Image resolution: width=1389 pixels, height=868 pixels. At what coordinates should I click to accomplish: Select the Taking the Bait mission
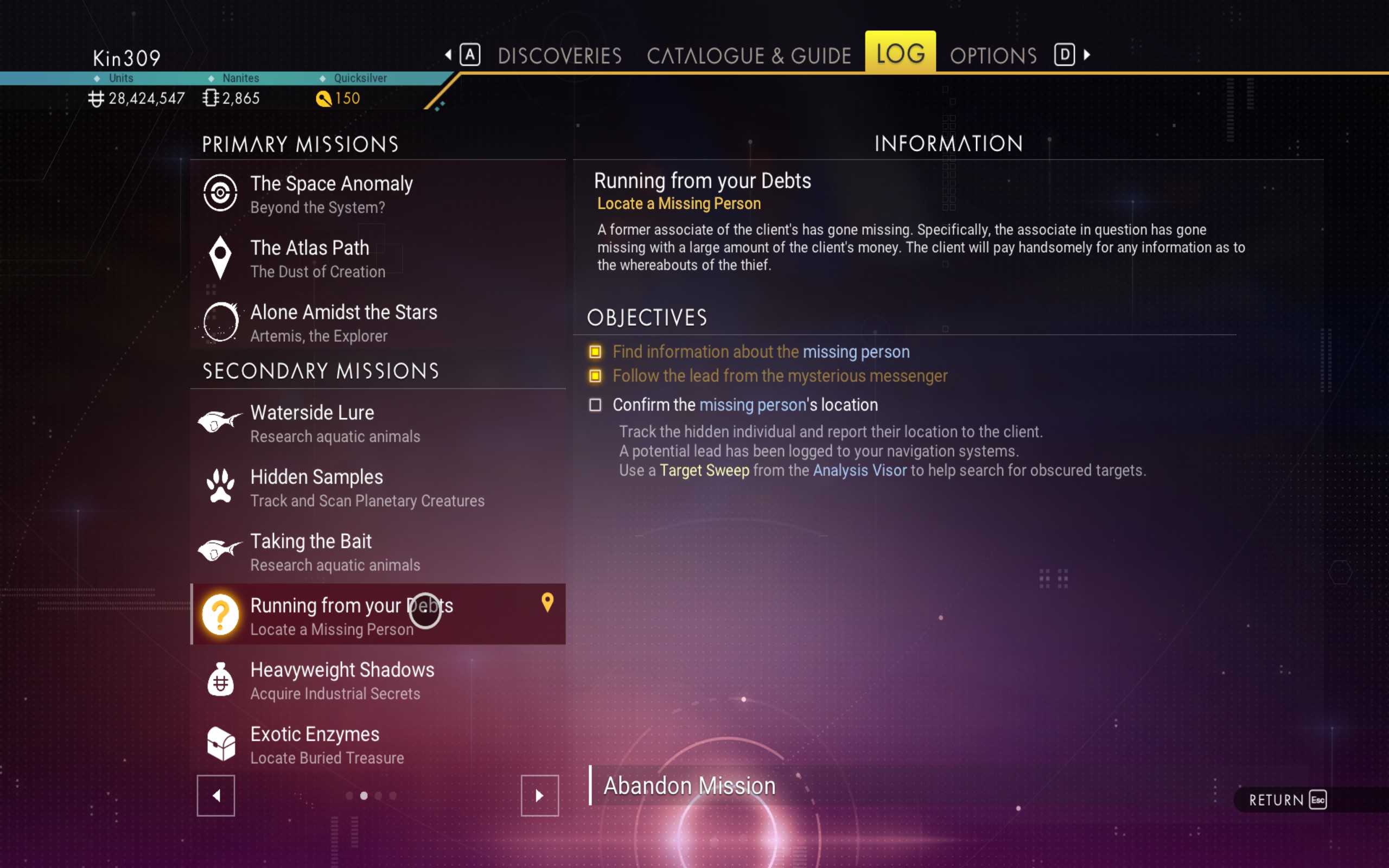pyautogui.click(x=378, y=552)
